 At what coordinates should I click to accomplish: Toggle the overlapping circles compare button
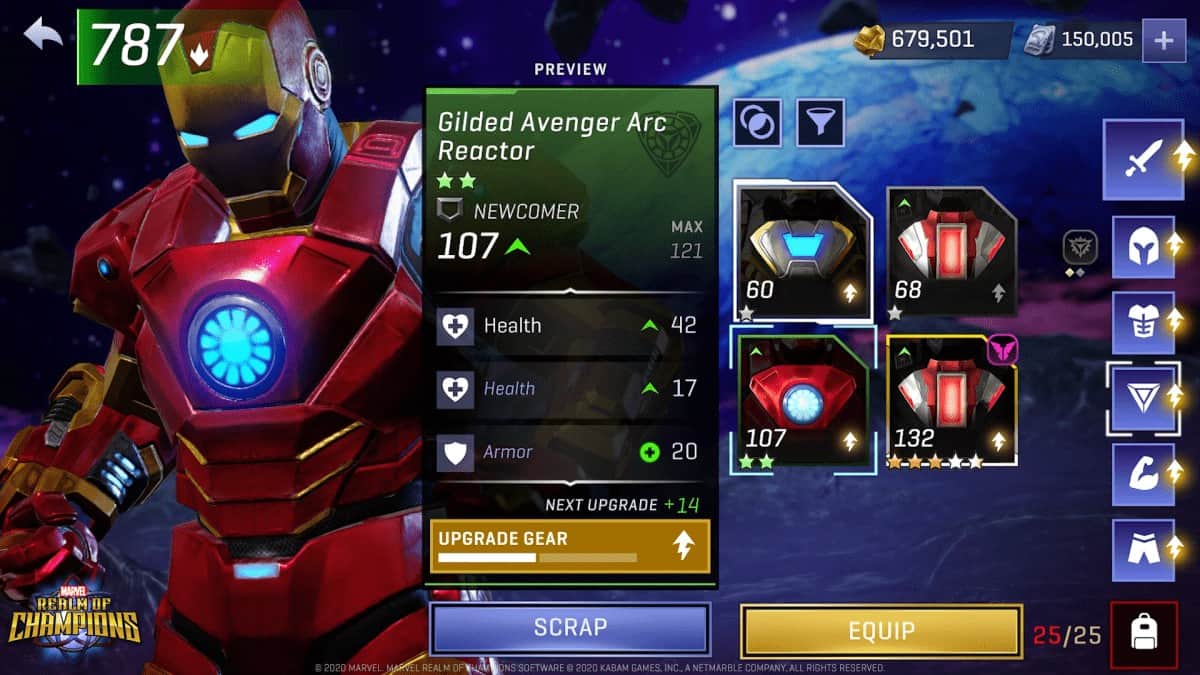[758, 123]
